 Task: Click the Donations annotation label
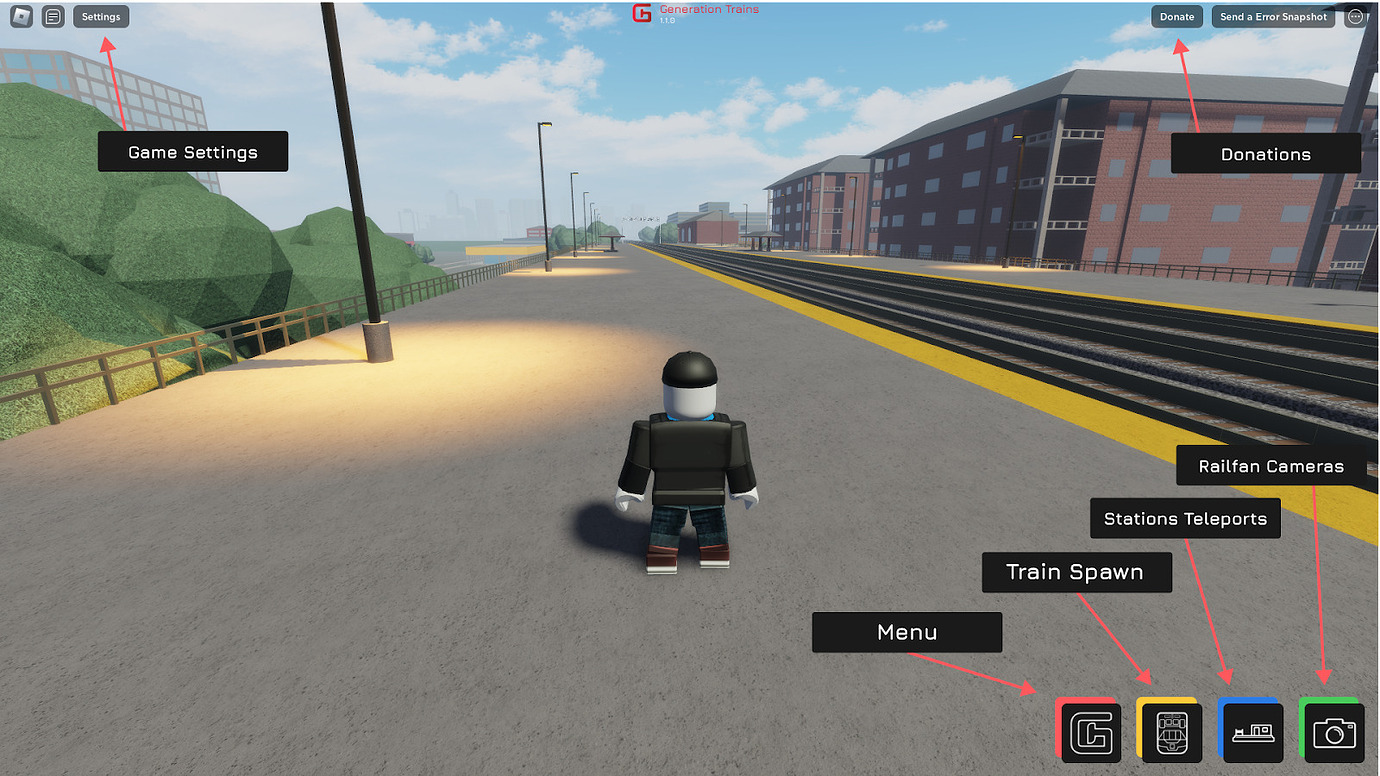(1265, 154)
